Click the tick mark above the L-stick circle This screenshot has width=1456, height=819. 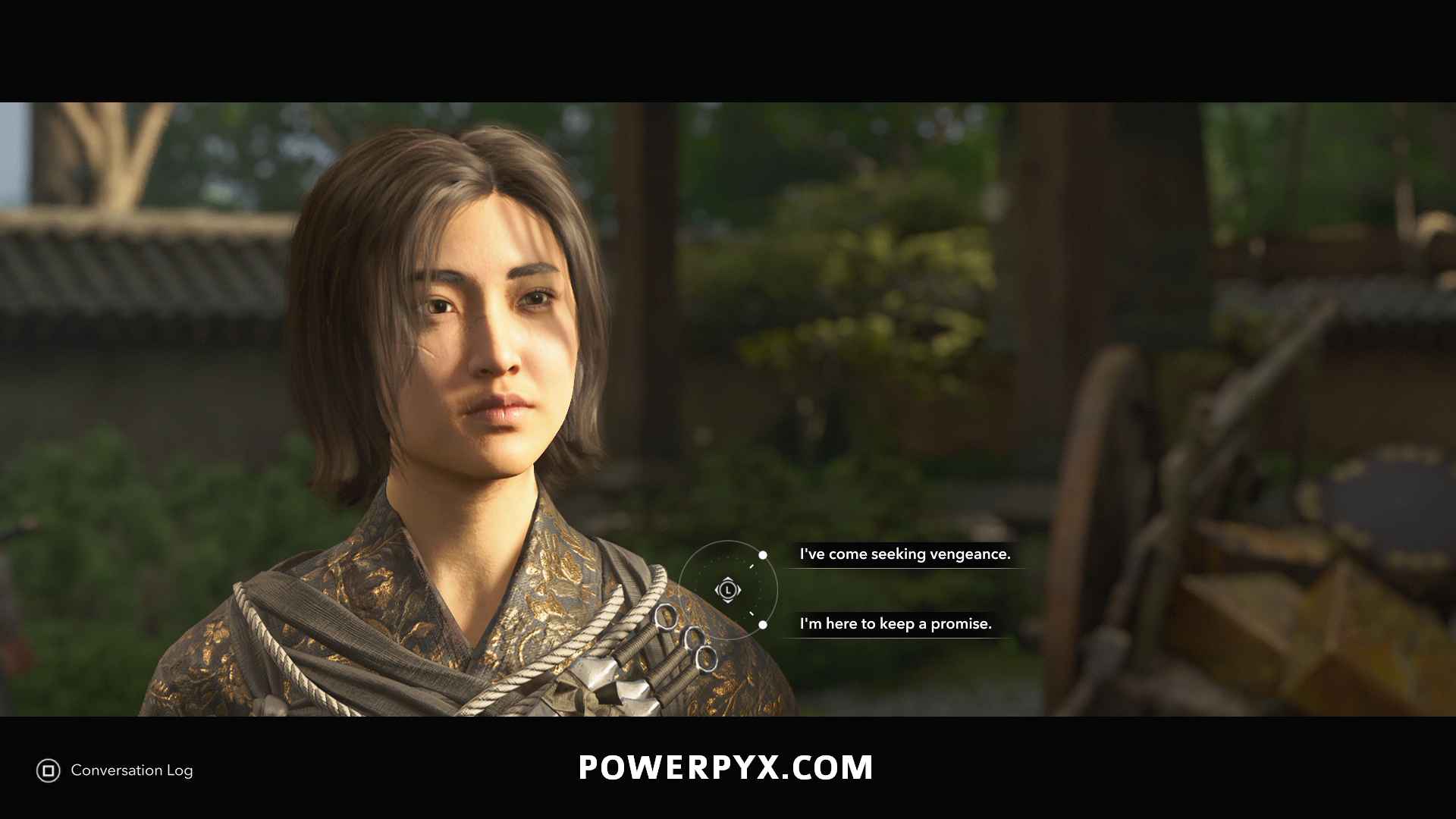click(753, 565)
